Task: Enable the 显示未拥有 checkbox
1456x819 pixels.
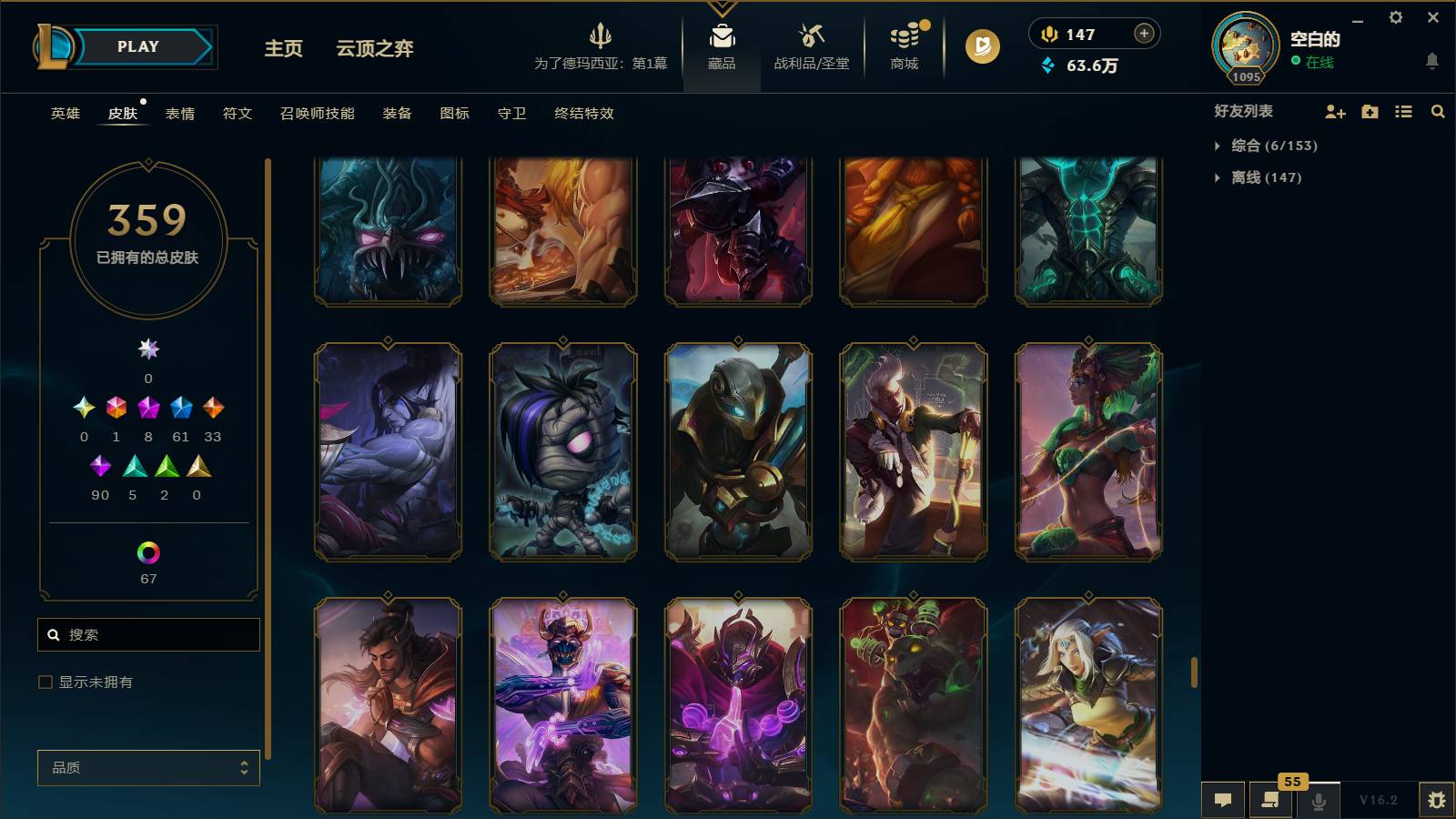Action: 44,681
